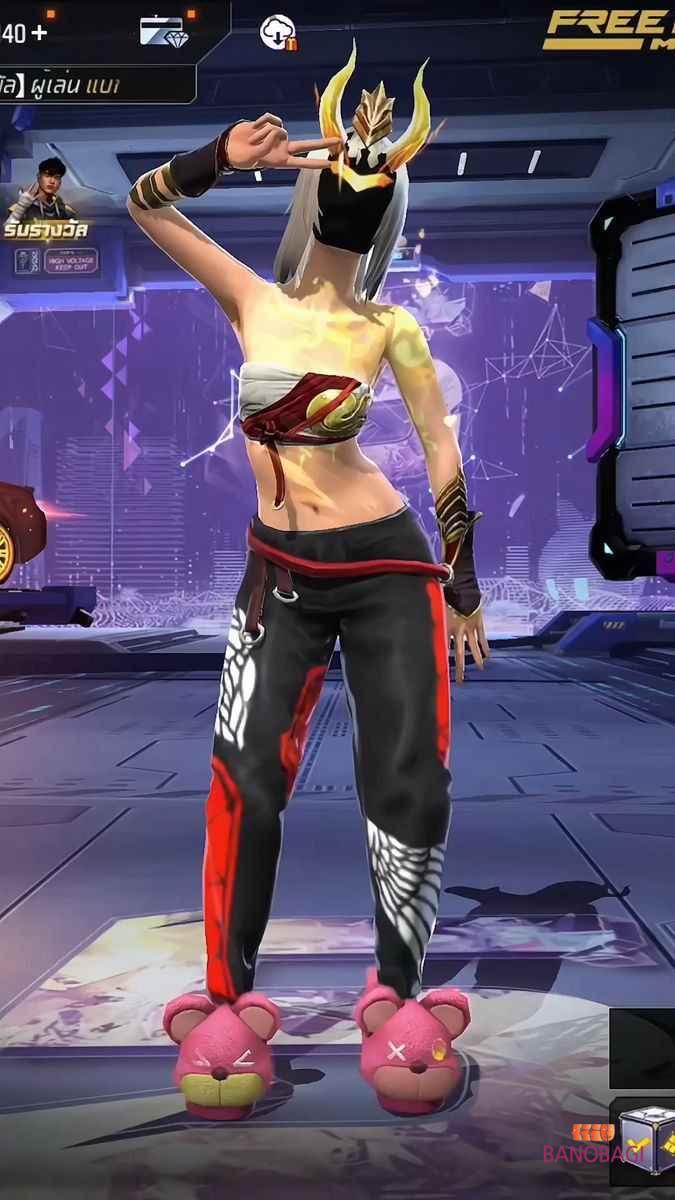This screenshot has width=675, height=1200.
Task: Open the silver loot box icon
Action: [x=643, y=1138]
